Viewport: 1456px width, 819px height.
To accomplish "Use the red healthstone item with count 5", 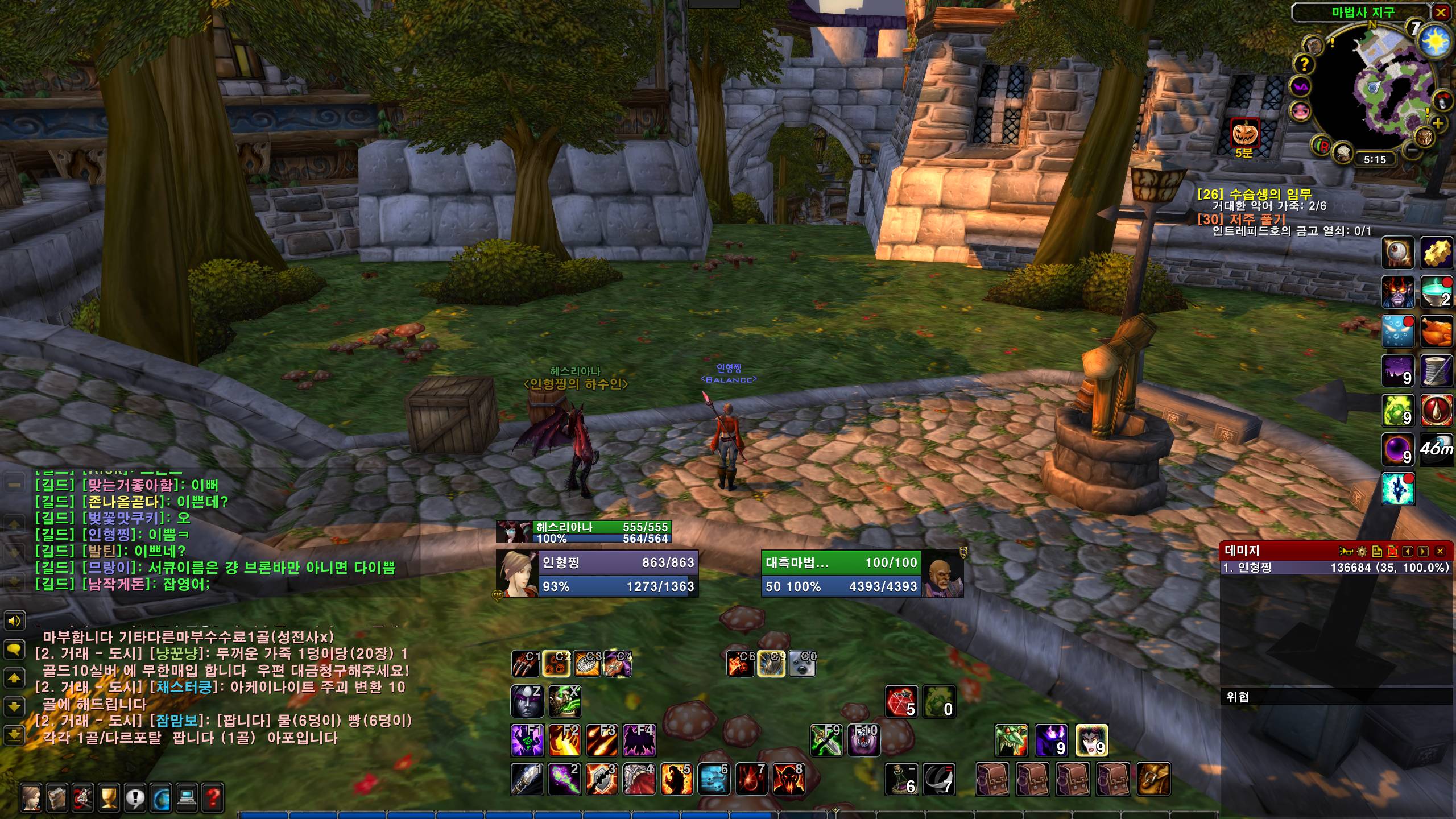I will [901, 702].
